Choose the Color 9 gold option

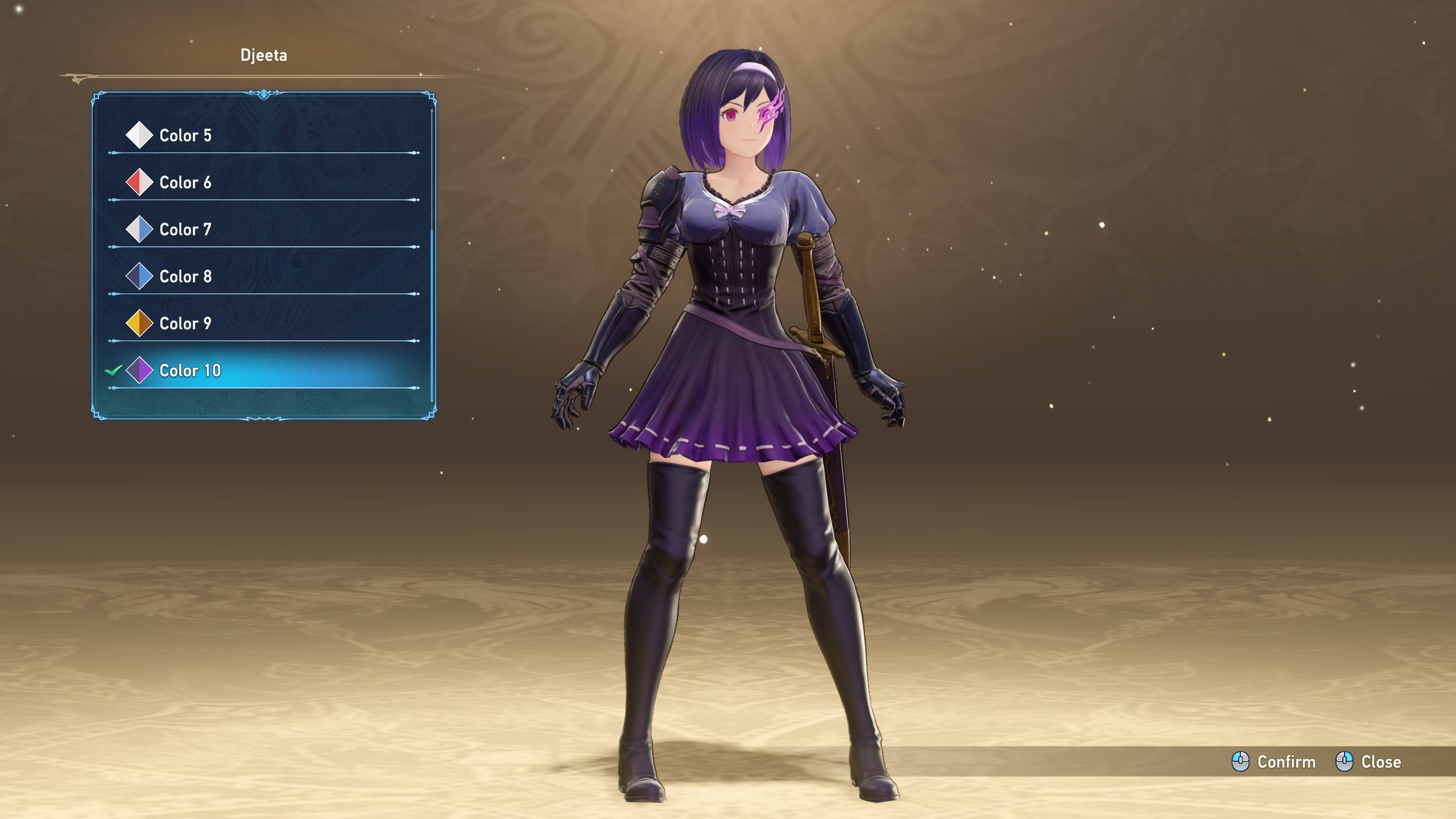click(185, 324)
